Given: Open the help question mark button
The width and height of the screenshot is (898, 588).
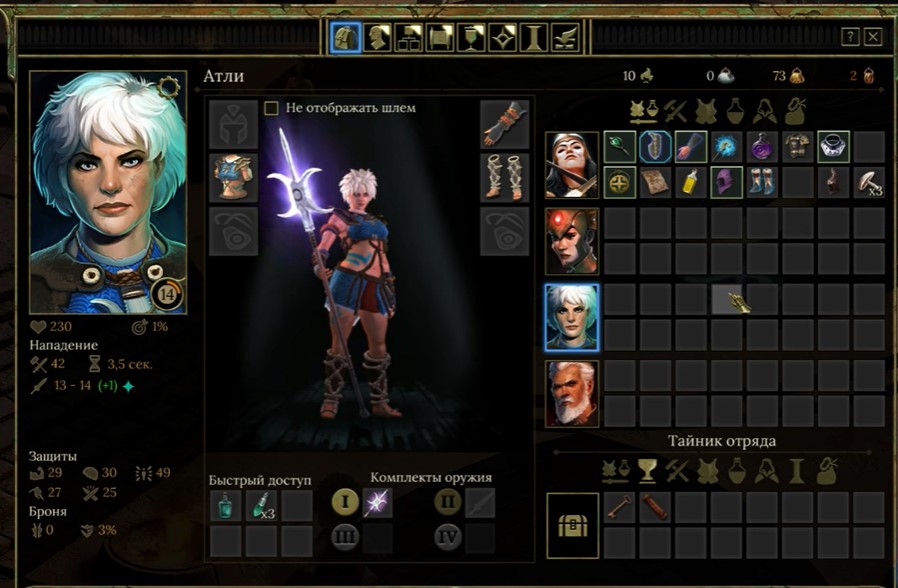Looking at the screenshot, I should point(850,37).
